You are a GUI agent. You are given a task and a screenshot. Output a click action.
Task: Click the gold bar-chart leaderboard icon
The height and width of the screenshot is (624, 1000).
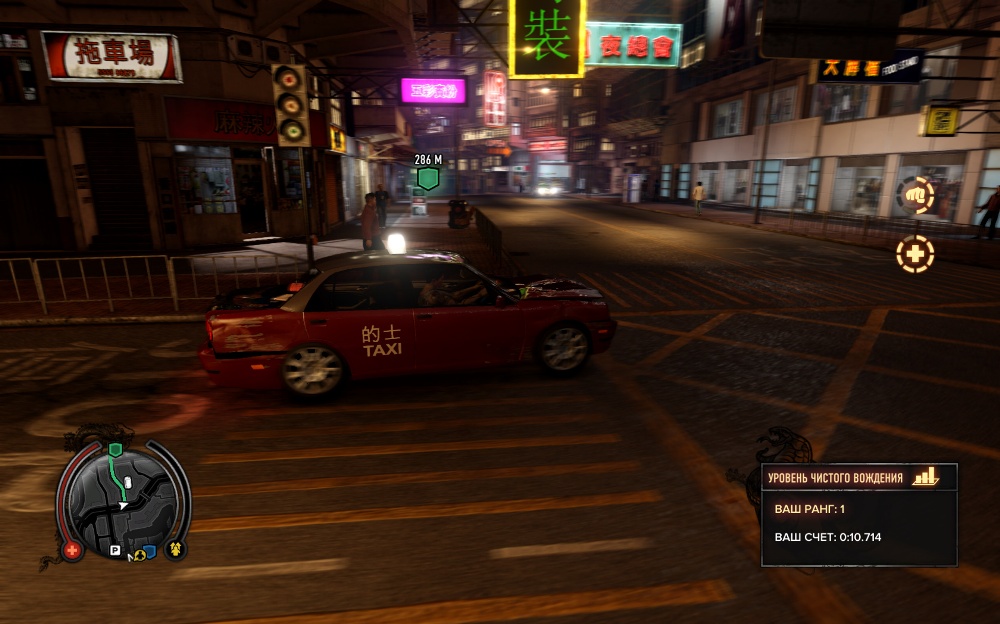pos(926,477)
